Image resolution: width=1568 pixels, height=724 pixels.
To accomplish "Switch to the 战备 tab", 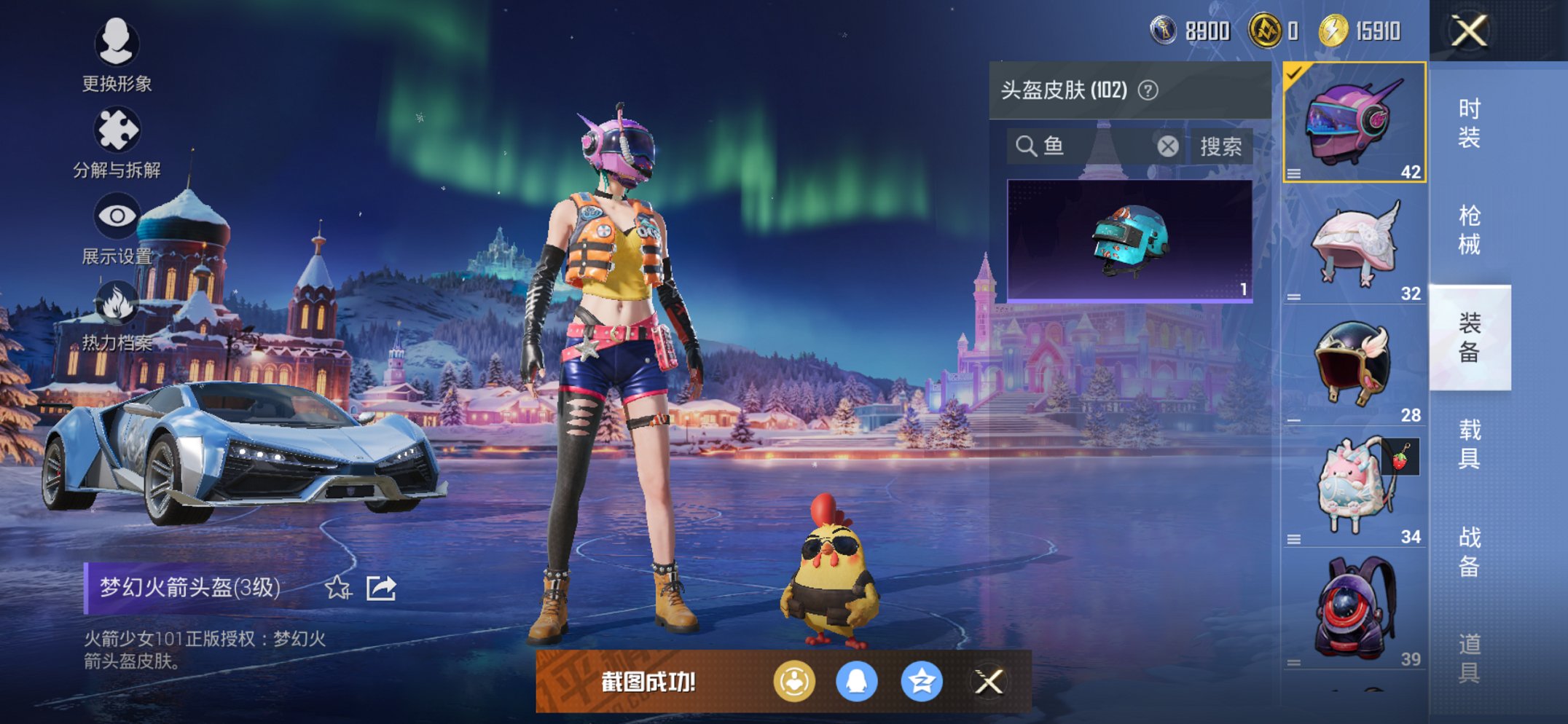I will click(x=1469, y=551).
